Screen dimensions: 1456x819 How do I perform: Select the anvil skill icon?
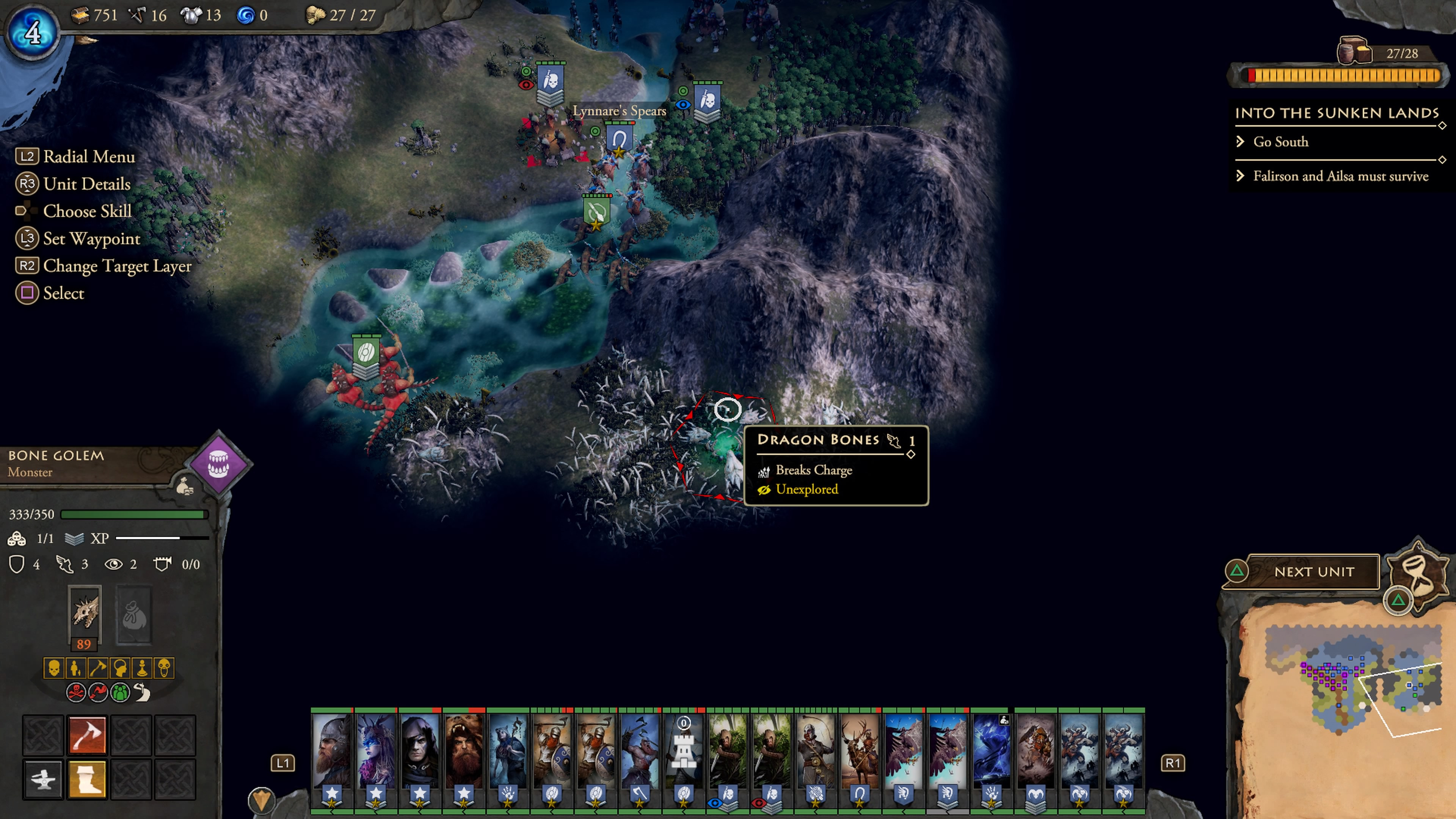coord(43,778)
